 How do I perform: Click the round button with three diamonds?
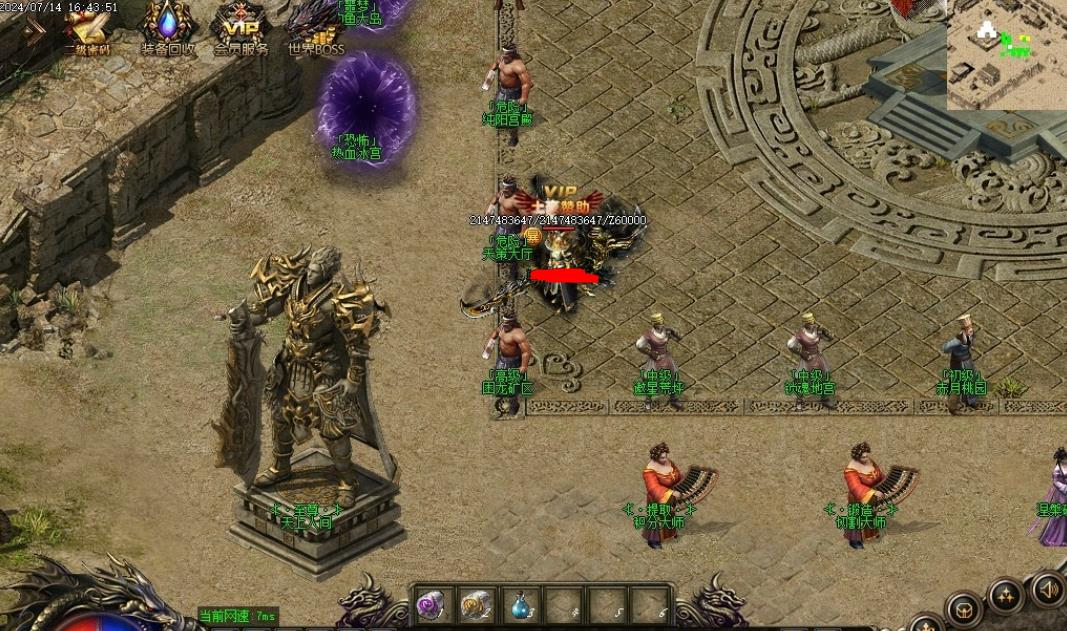[1006, 597]
